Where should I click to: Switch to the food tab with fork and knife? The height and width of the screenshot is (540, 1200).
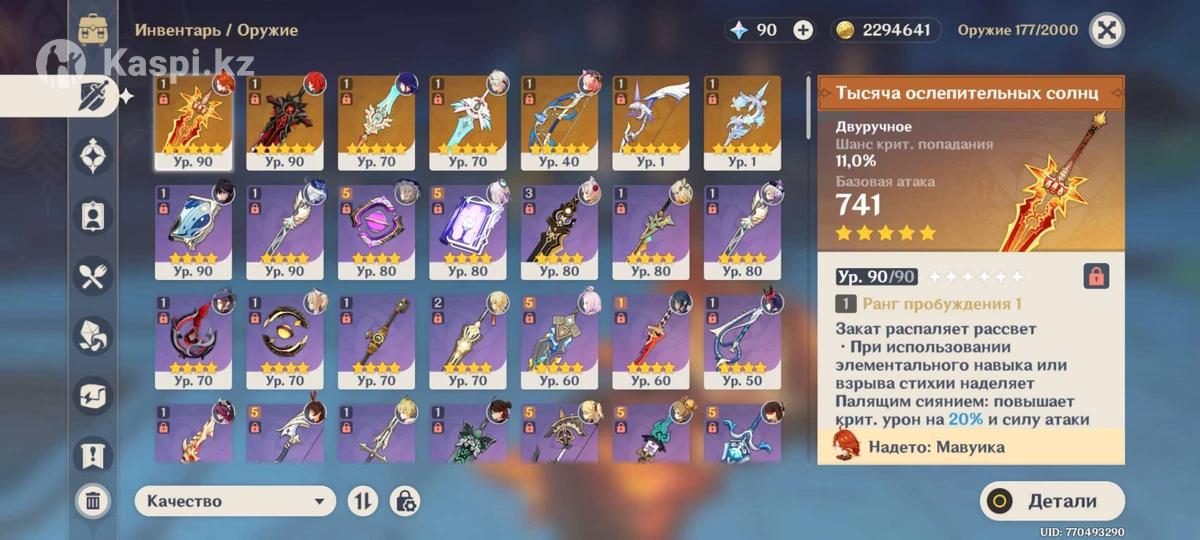(x=93, y=276)
